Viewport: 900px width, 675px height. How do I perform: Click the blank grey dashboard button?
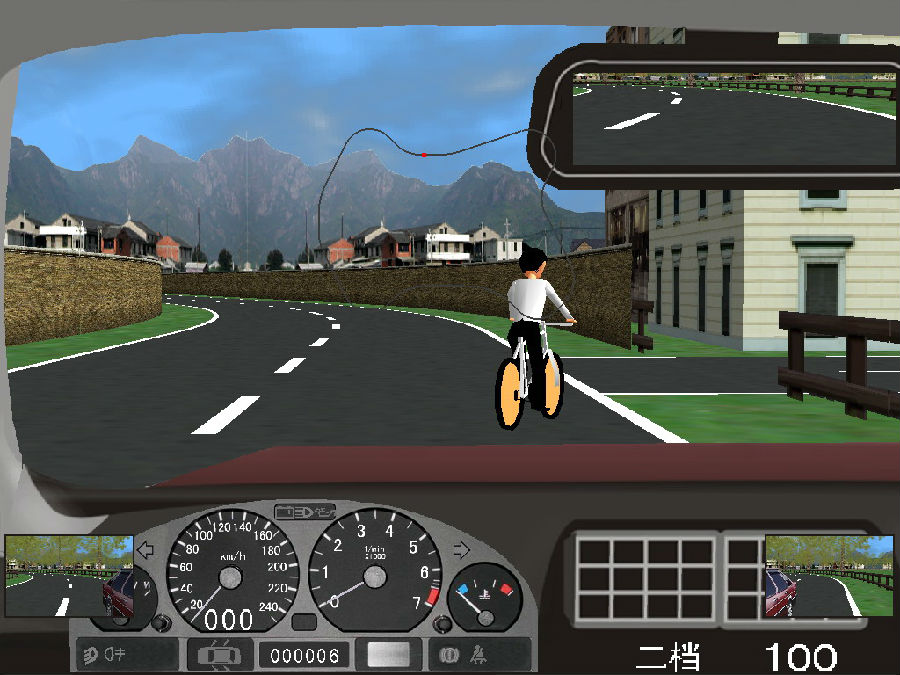[389, 655]
